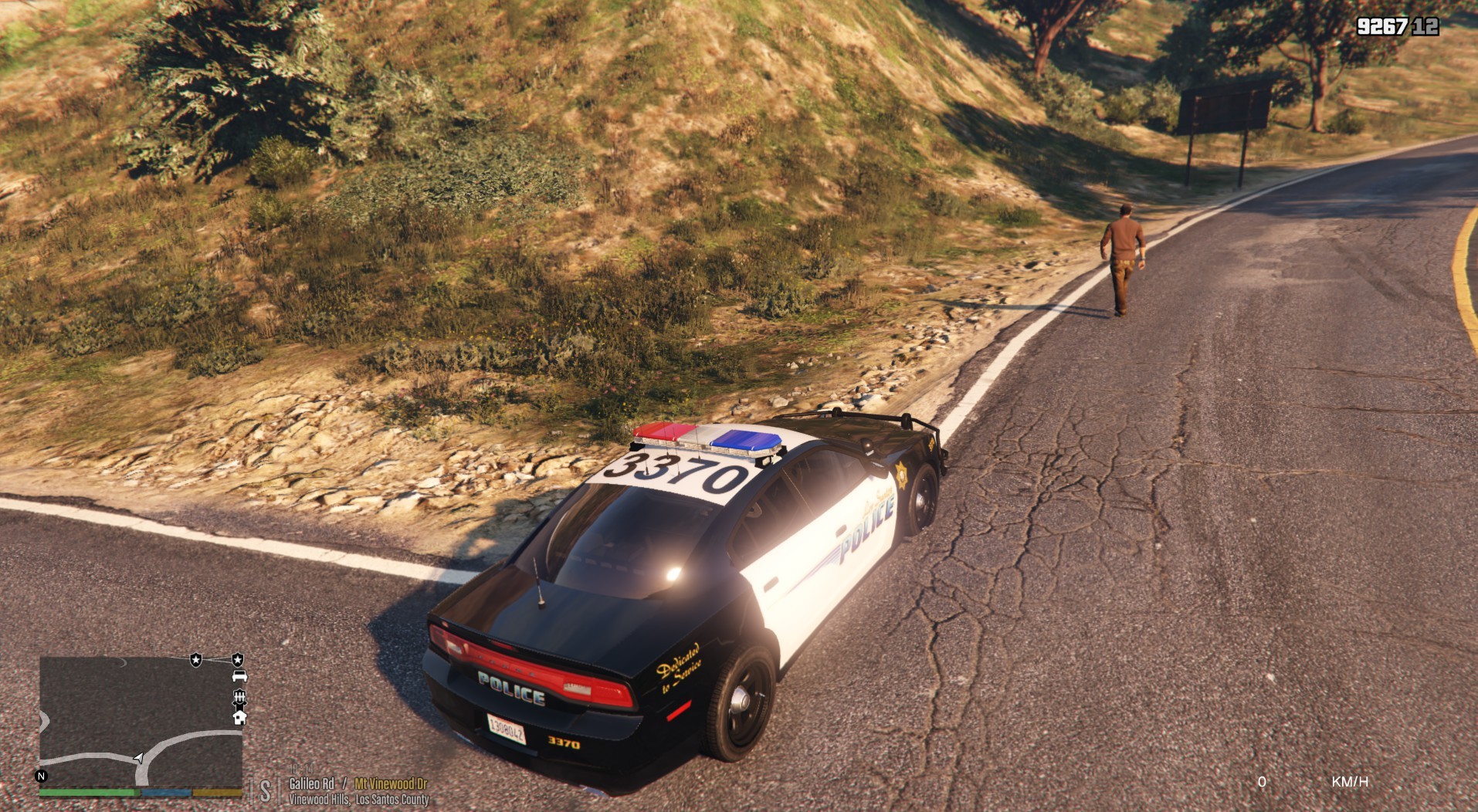Click the player arrow on the minimap

[138, 758]
